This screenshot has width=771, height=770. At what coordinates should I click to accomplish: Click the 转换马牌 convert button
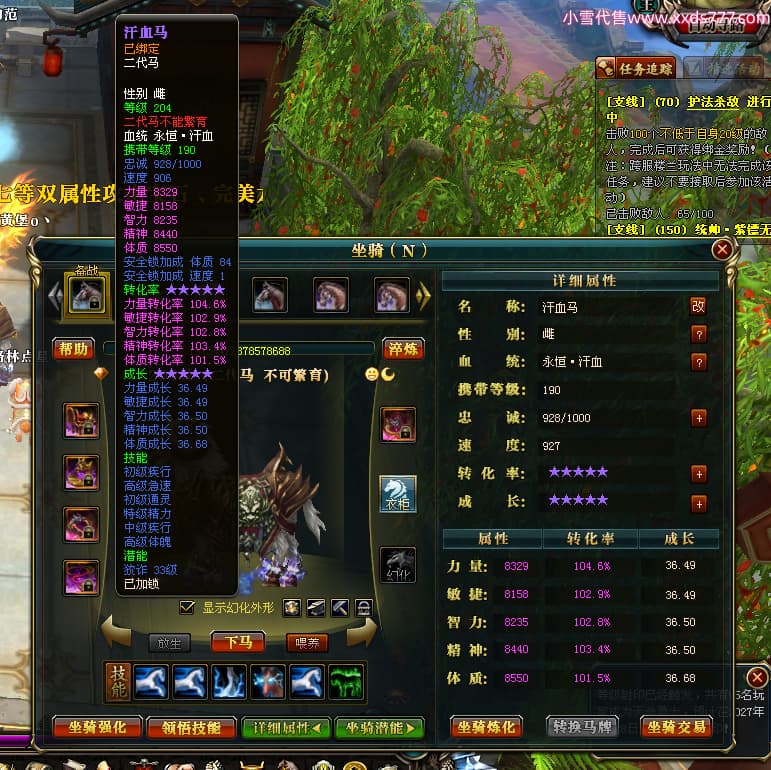click(583, 727)
